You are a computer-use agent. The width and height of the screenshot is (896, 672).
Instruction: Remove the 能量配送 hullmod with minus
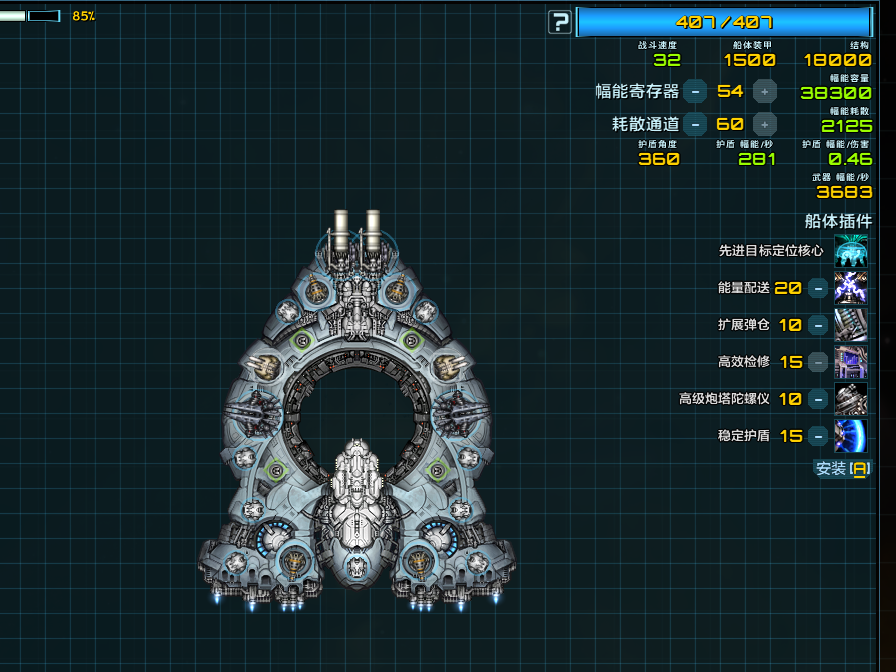(x=817, y=288)
